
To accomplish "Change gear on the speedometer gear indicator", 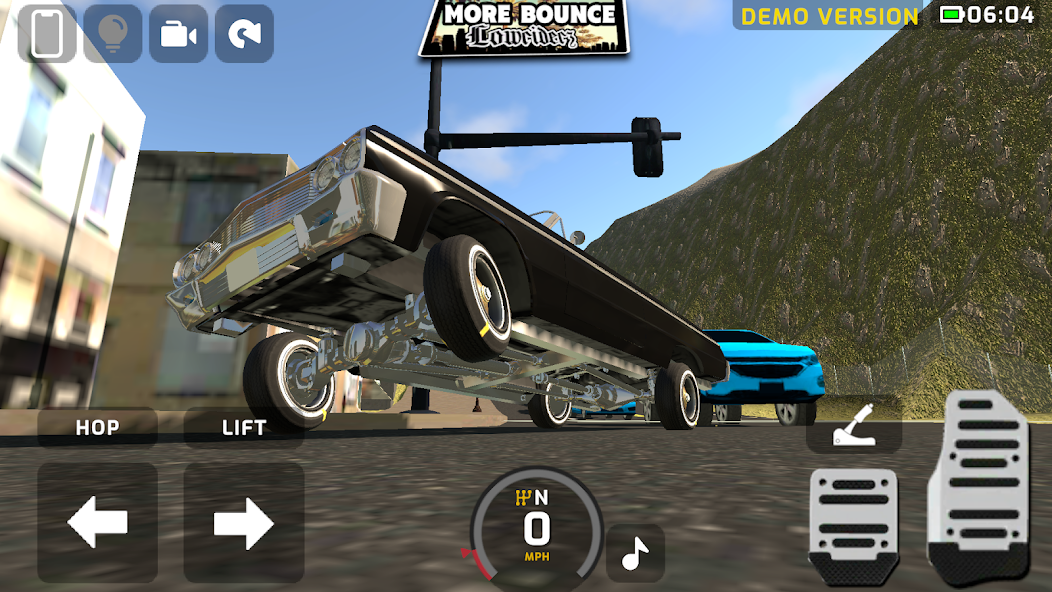I will (x=532, y=497).
